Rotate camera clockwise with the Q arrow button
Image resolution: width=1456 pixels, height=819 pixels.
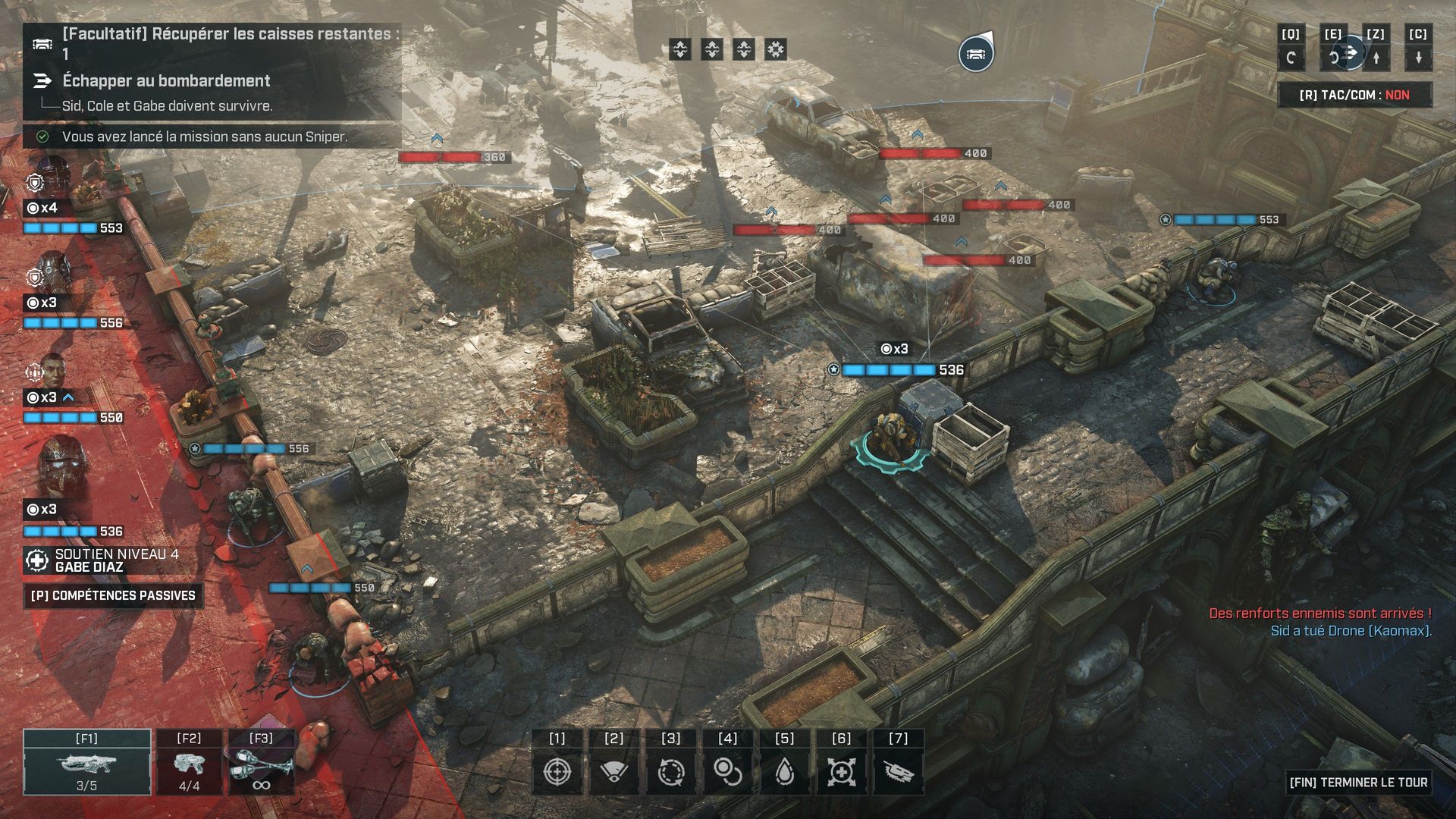point(1291,57)
